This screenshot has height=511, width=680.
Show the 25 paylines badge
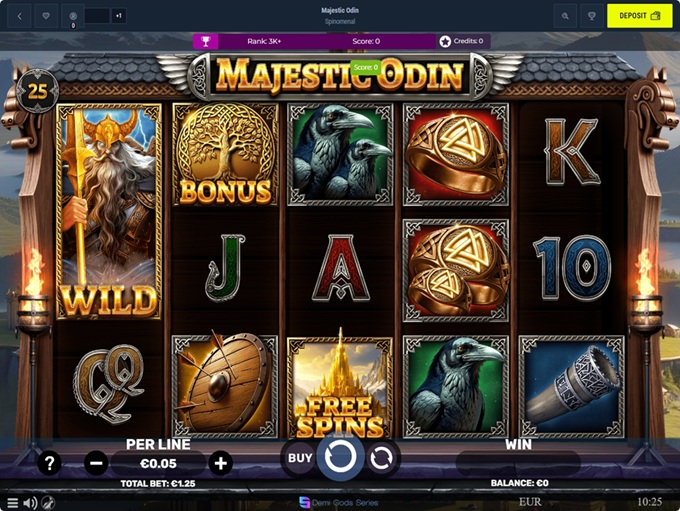tap(37, 90)
